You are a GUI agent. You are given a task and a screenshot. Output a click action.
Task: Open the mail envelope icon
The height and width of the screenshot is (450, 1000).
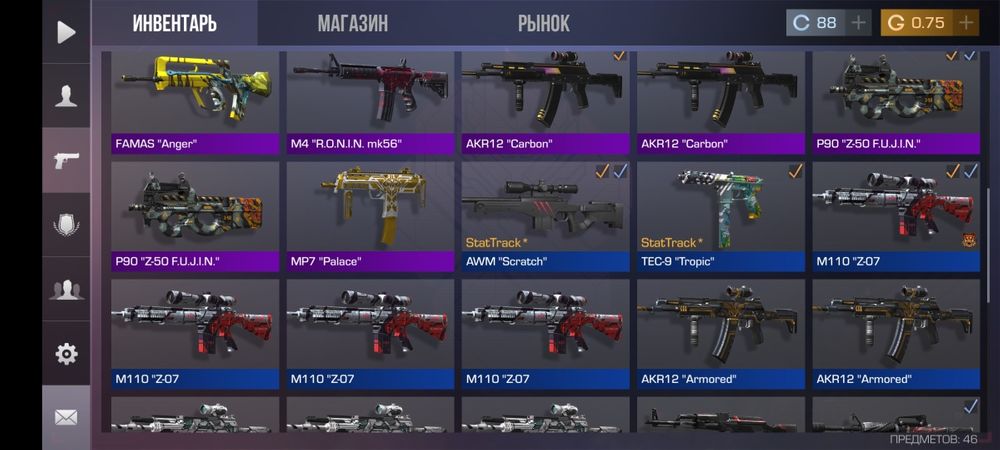click(x=66, y=417)
